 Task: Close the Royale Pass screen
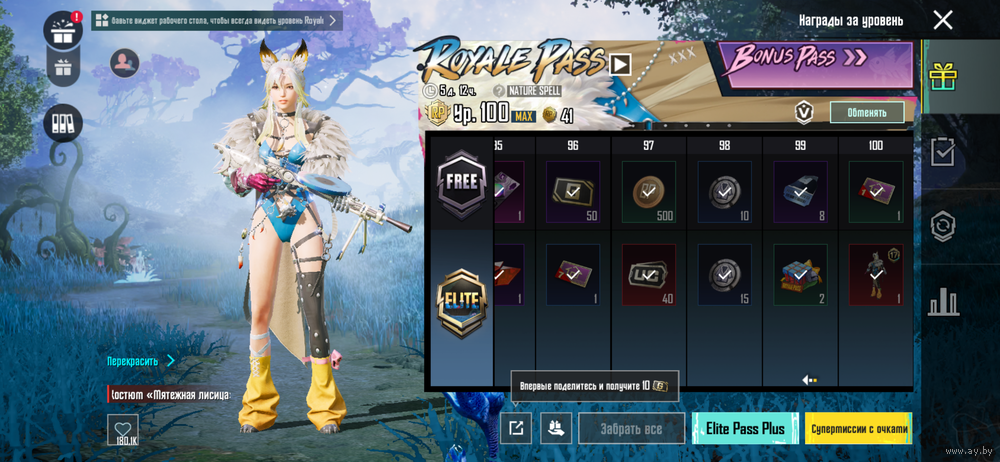point(942,20)
